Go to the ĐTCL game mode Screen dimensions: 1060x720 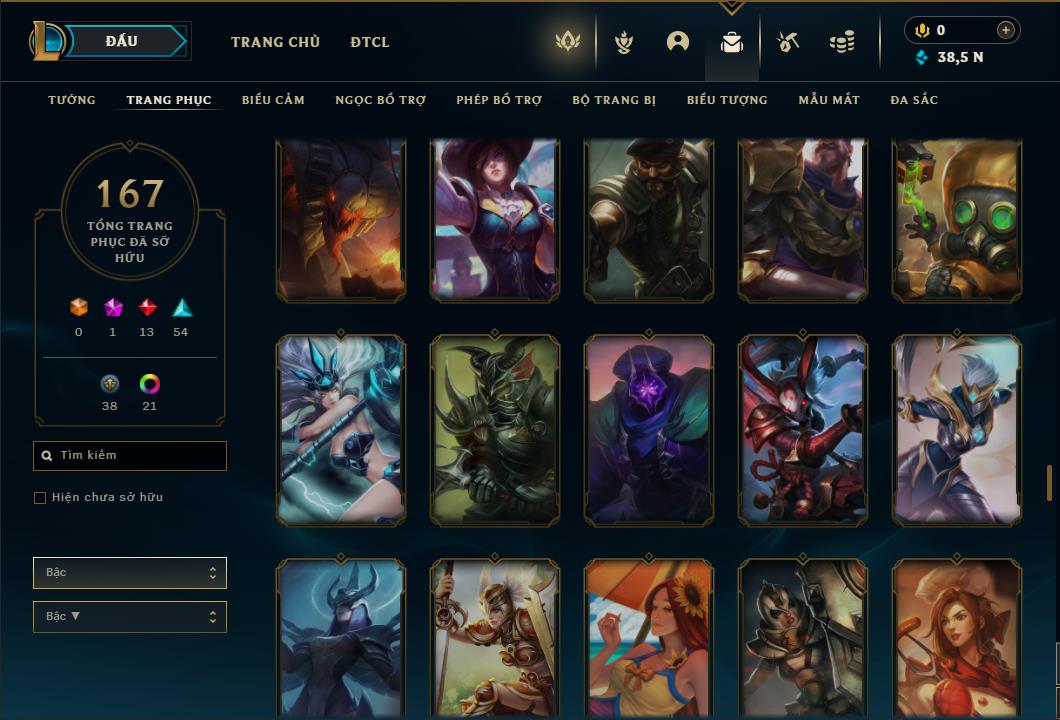click(370, 42)
